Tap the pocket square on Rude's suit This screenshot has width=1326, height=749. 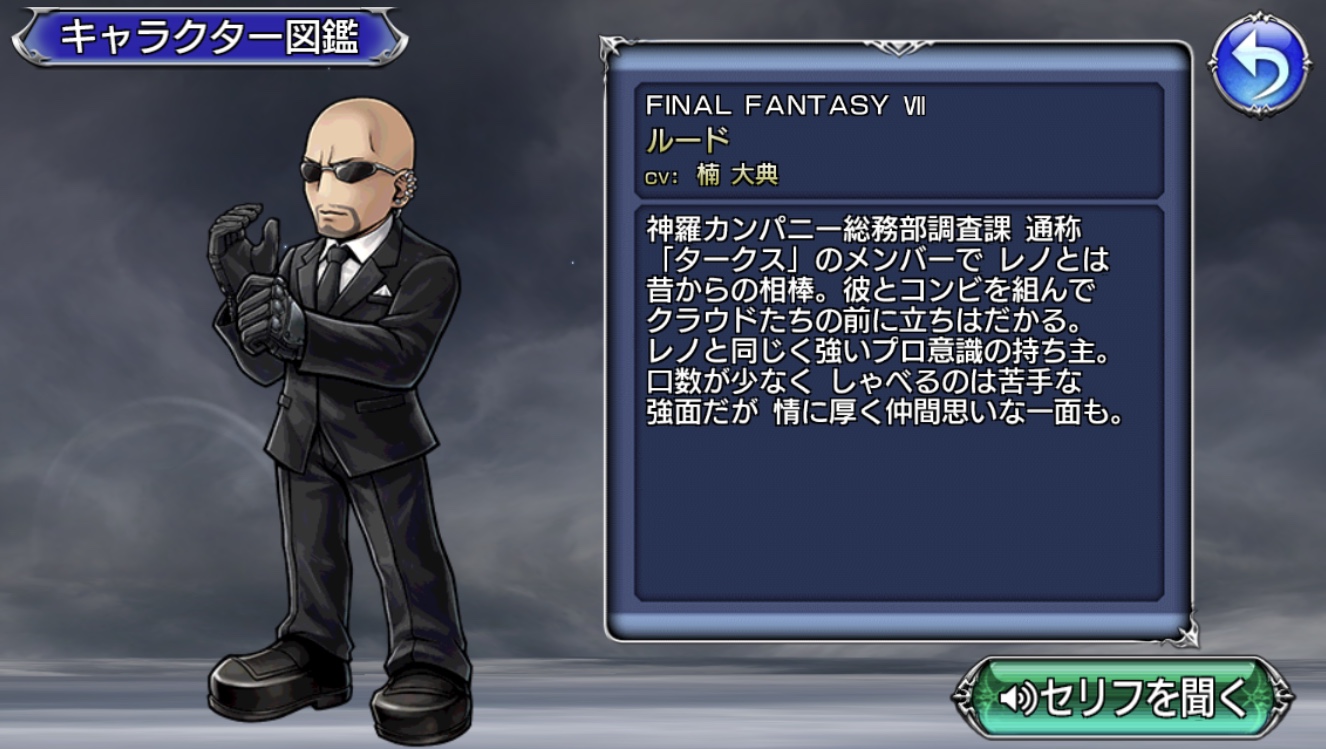tap(383, 290)
